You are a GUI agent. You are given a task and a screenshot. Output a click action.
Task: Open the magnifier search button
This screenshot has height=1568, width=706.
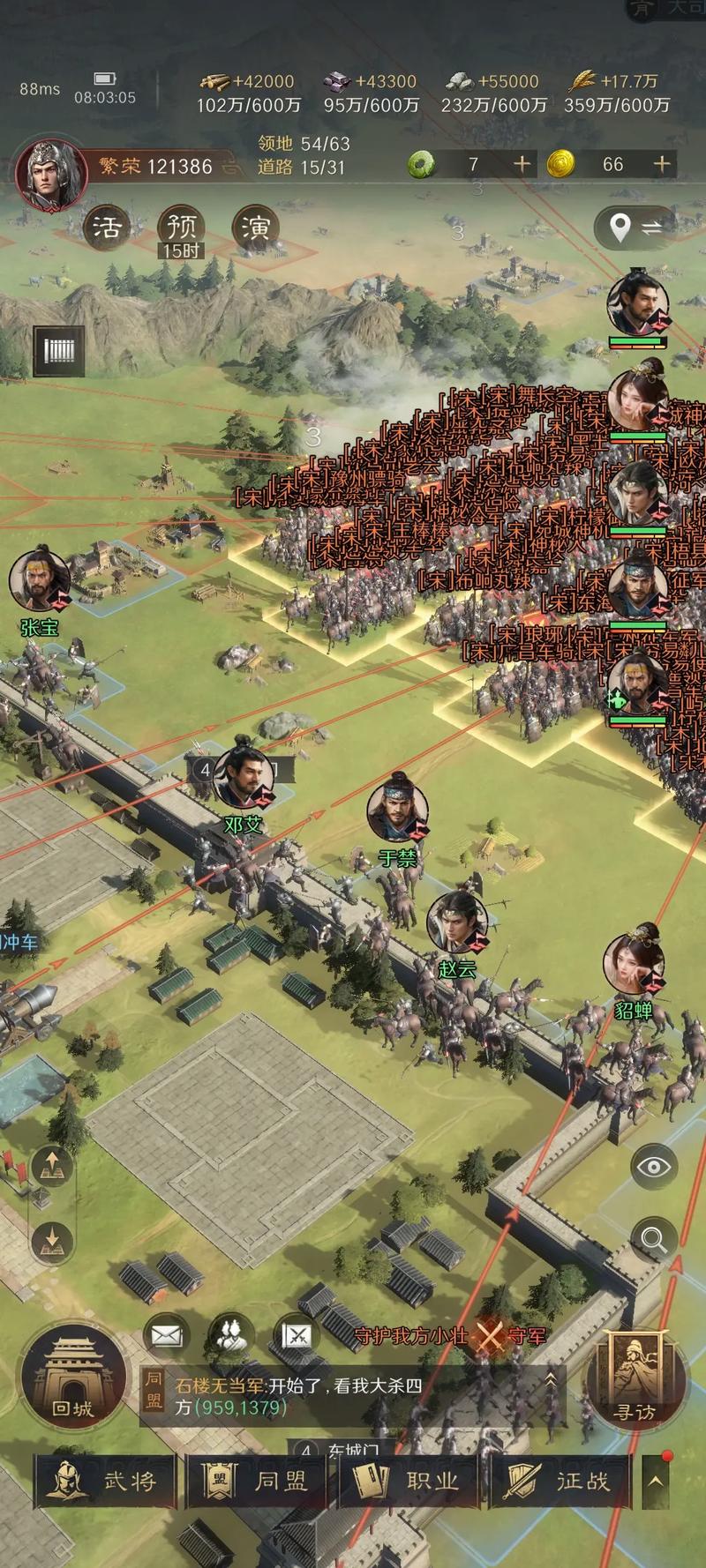click(654, 1239)
